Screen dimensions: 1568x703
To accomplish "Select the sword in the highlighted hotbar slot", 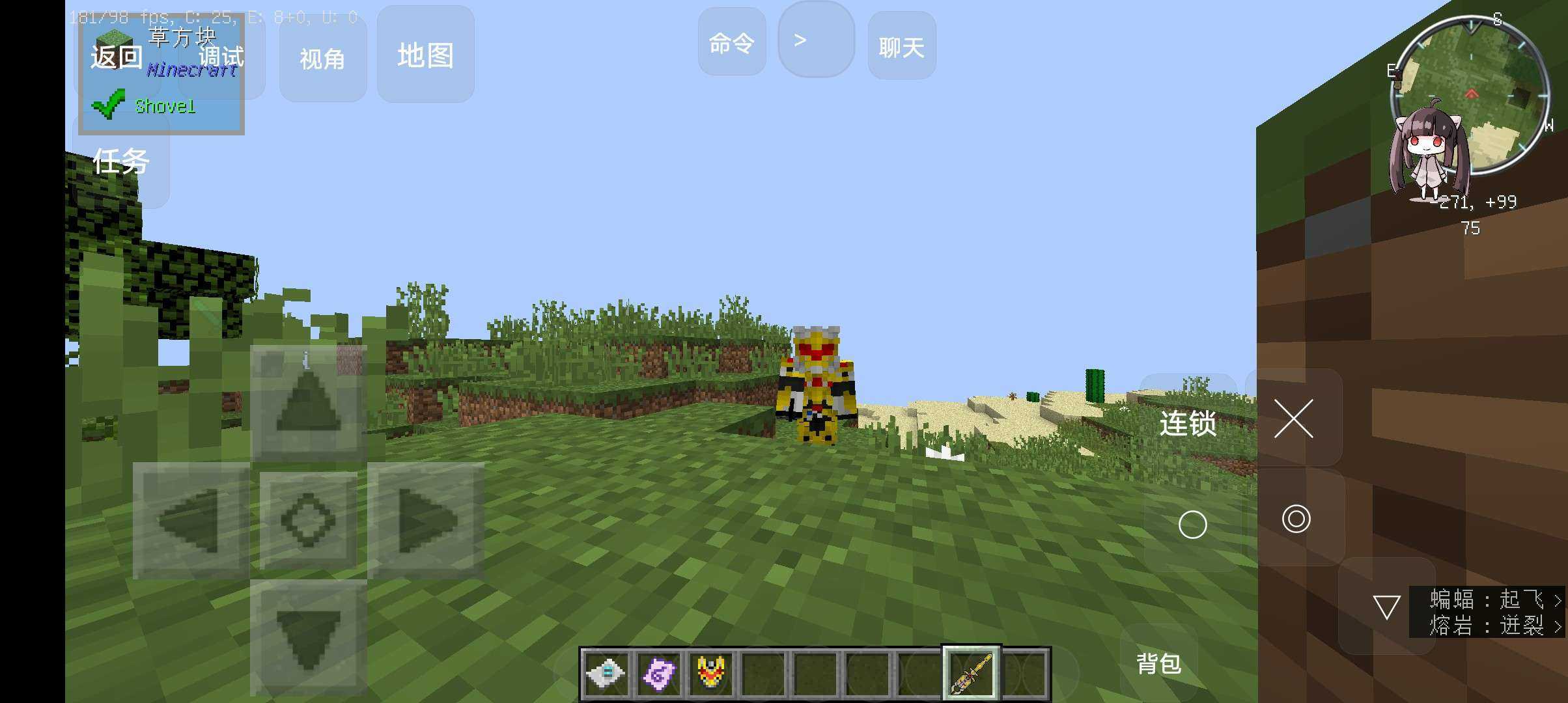I will tap(971, 673).
